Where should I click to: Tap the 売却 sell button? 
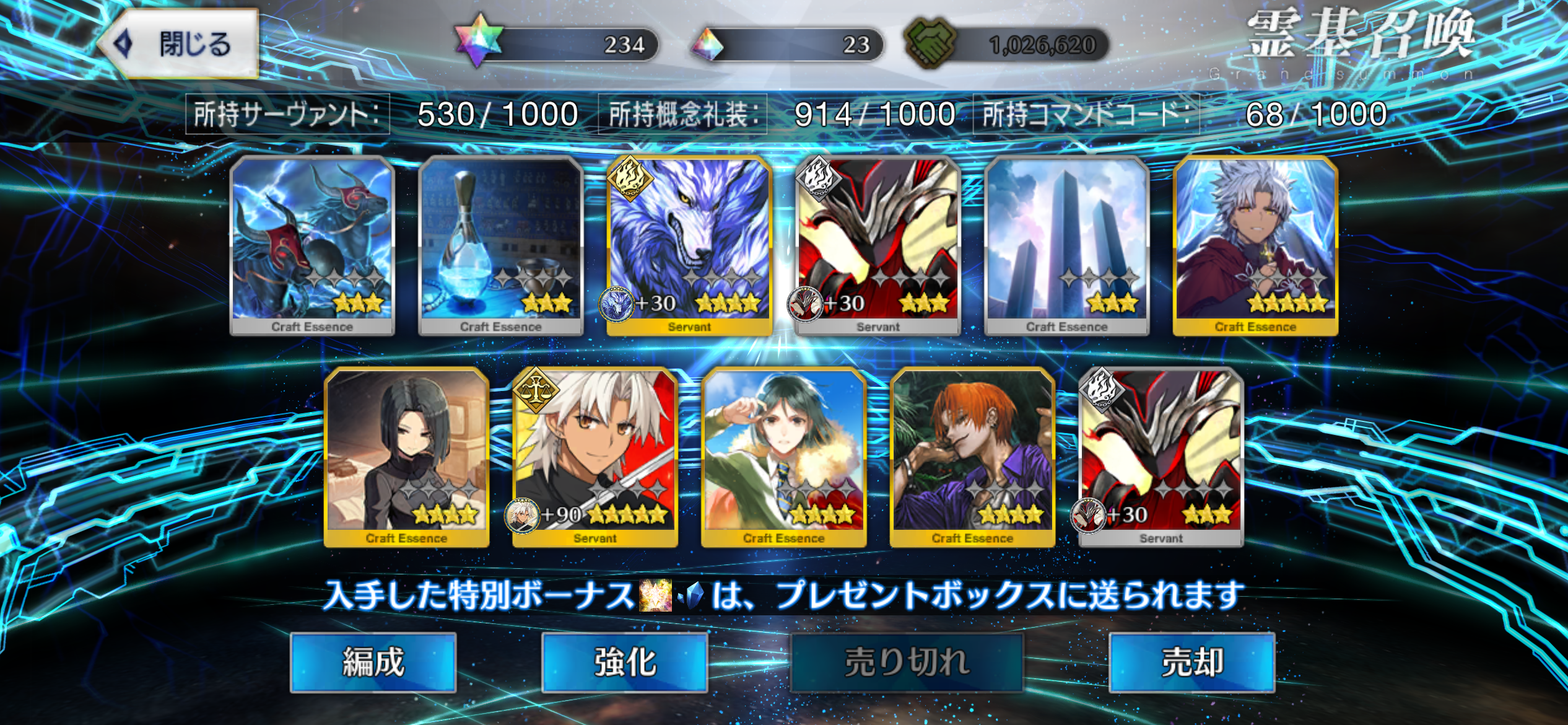[1191, 661]
